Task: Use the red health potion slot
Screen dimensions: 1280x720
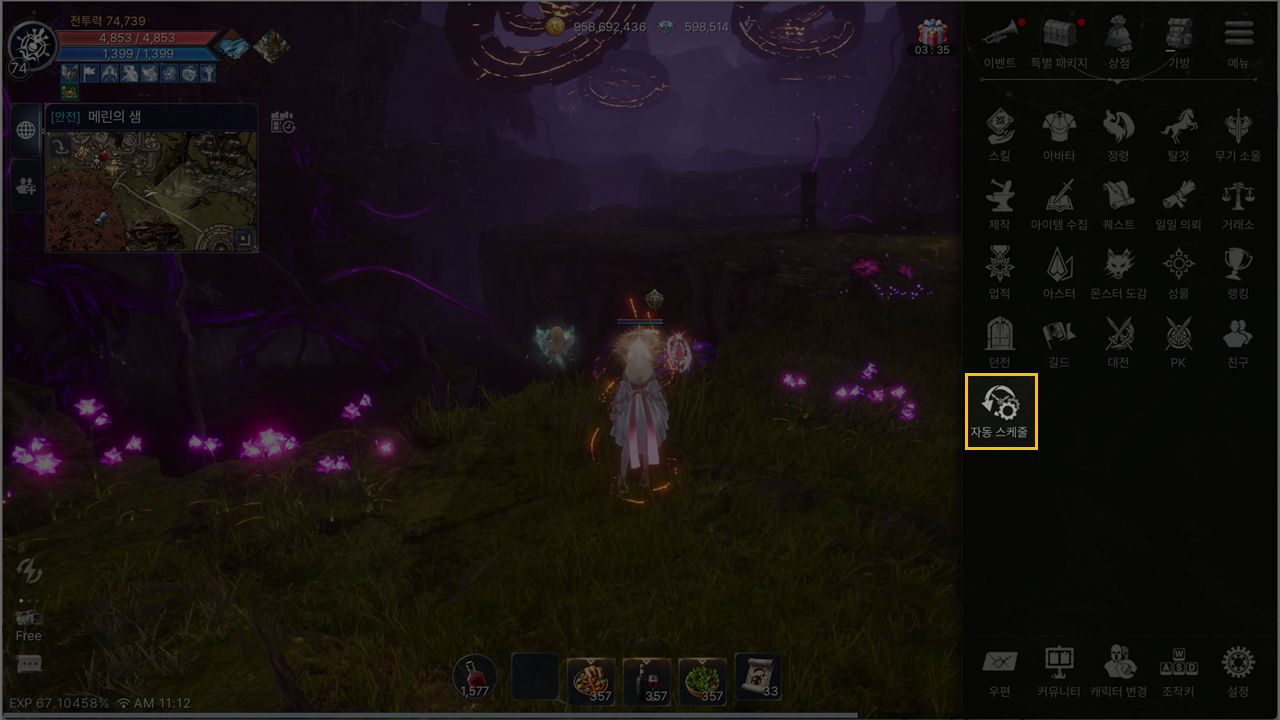Action: click(x=474, y=677)
